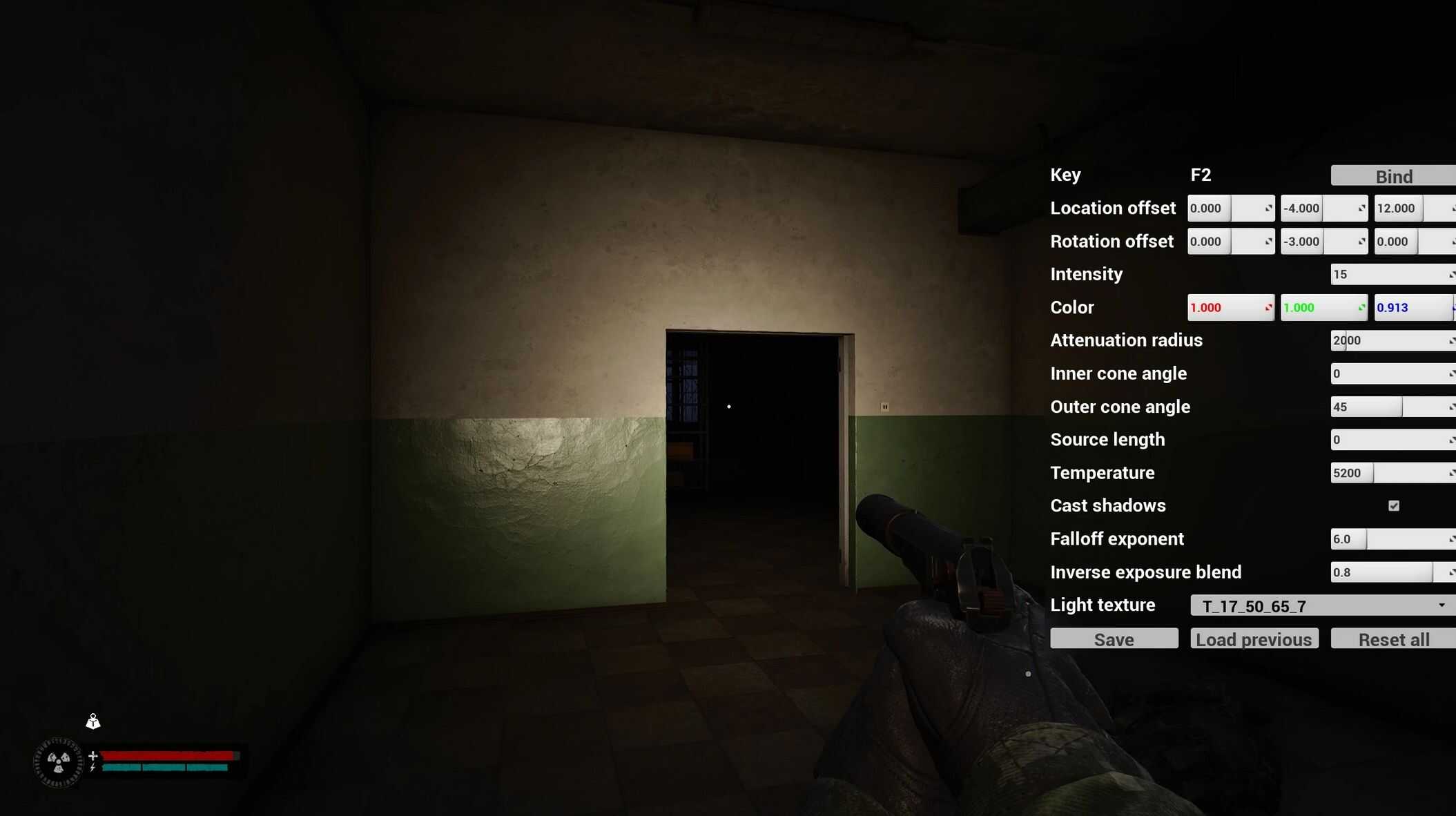Click the Source length row label
The image size is (1456, 816).
coord(1107,439)
